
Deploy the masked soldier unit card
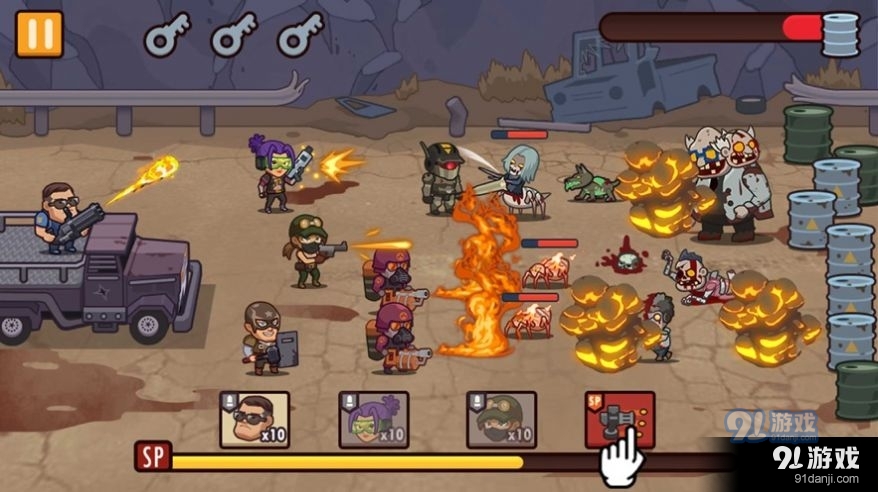tap(501, 419)
